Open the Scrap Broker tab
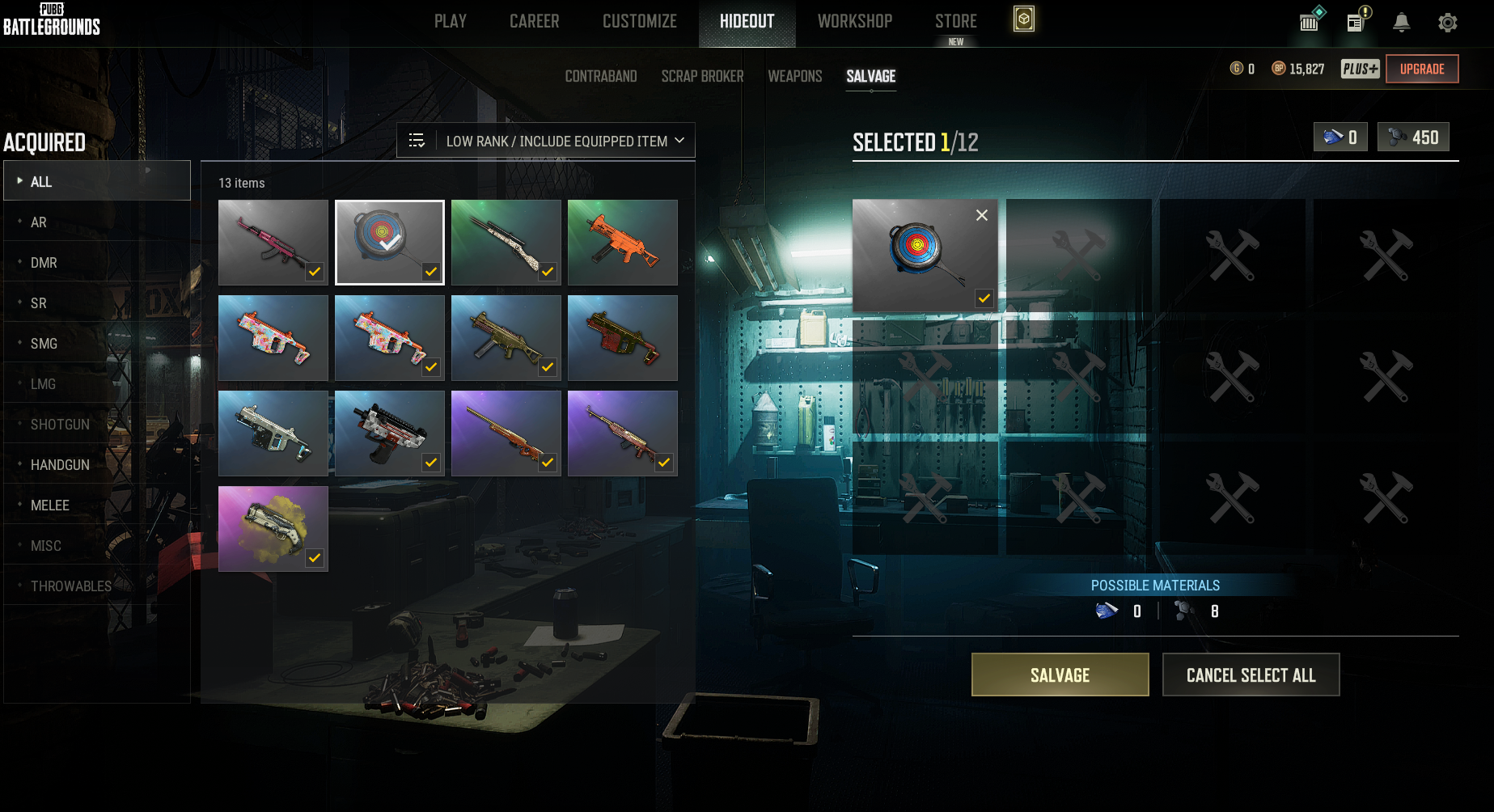 coord(702,76)
